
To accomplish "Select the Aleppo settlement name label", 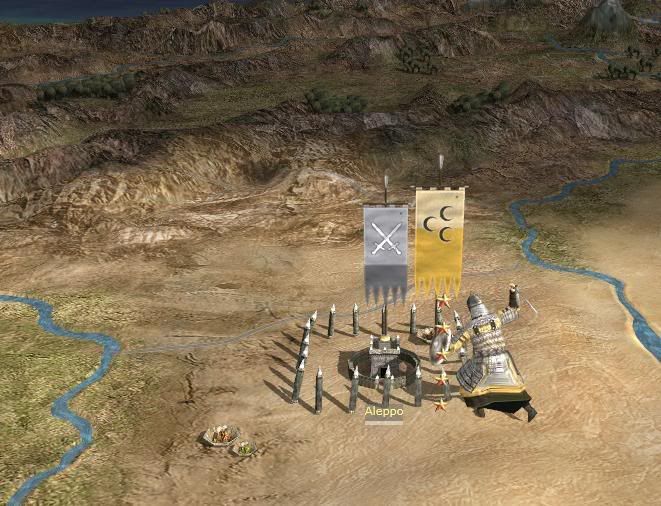I will pyautogui.click(x=384, y=412).
